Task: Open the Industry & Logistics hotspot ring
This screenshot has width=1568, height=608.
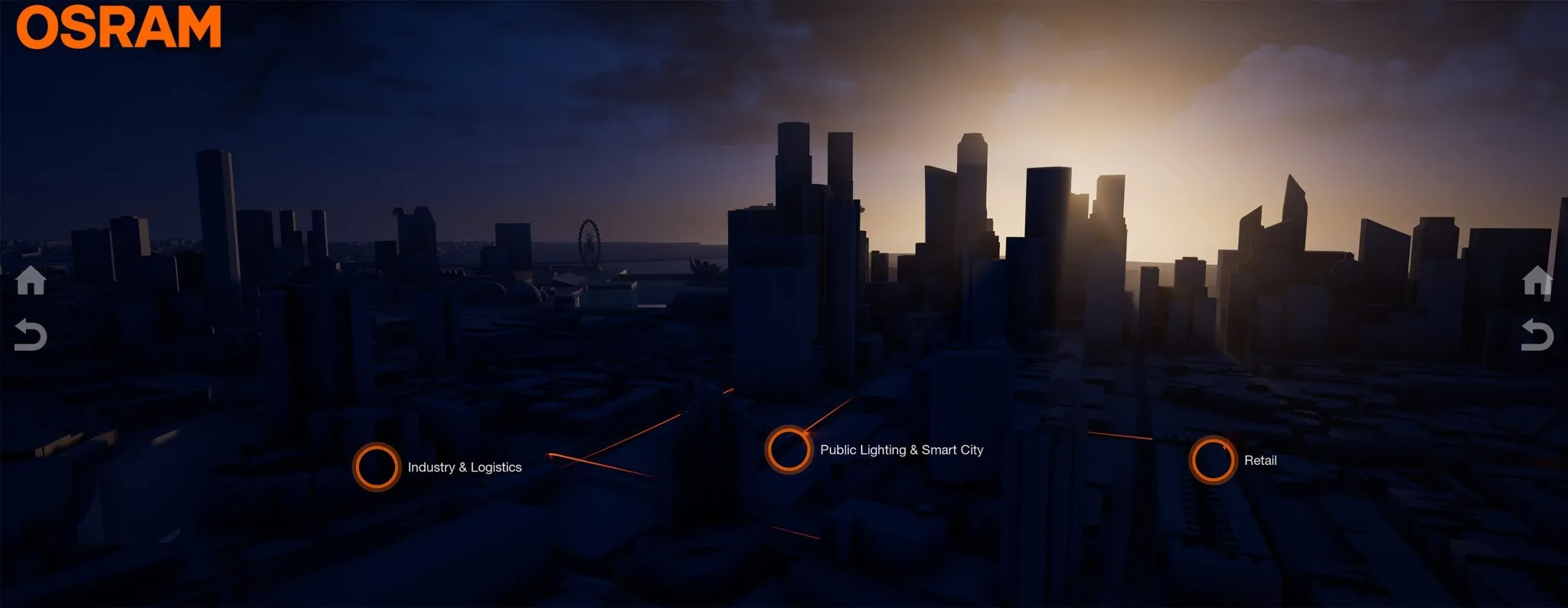Action: pos(377,466)
